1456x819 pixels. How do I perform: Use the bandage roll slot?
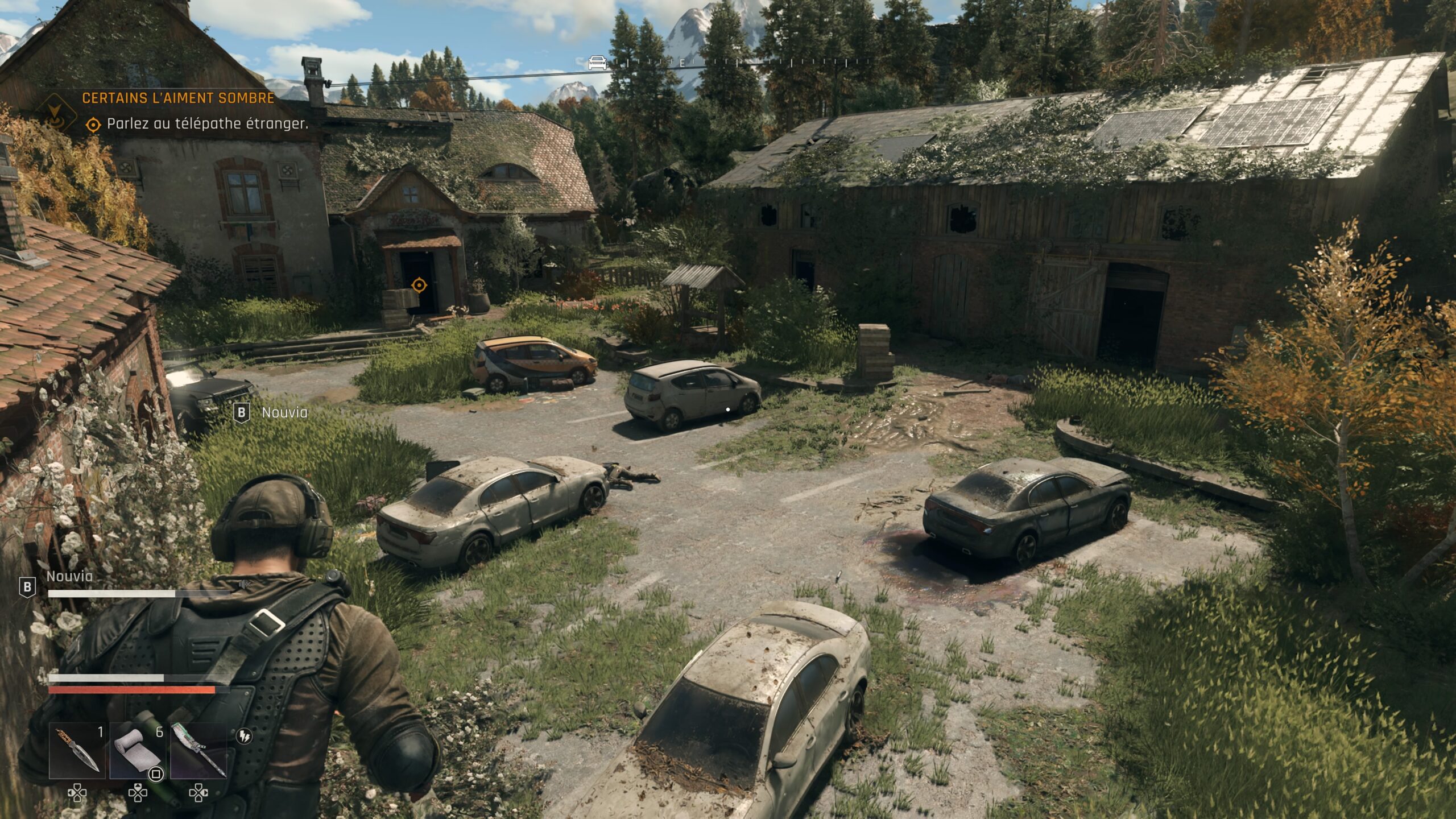point(138,751)
